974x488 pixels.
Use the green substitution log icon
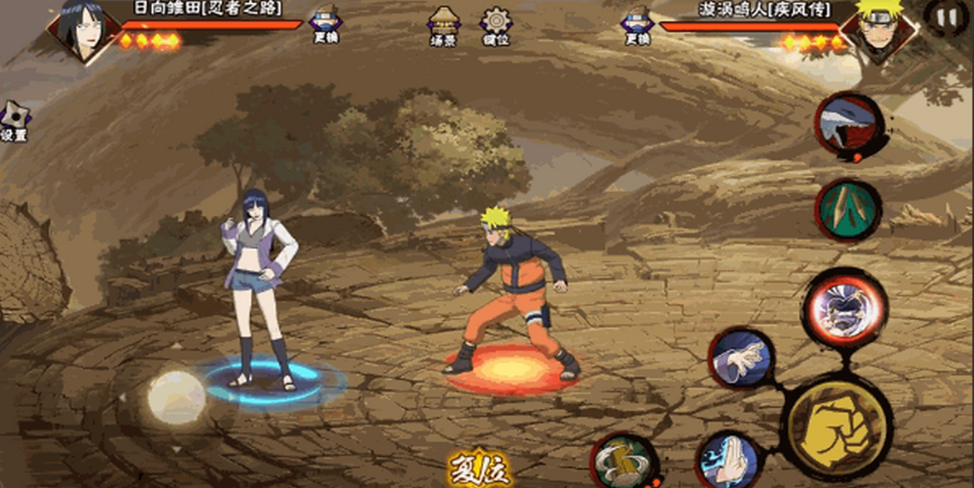[623, 462]
